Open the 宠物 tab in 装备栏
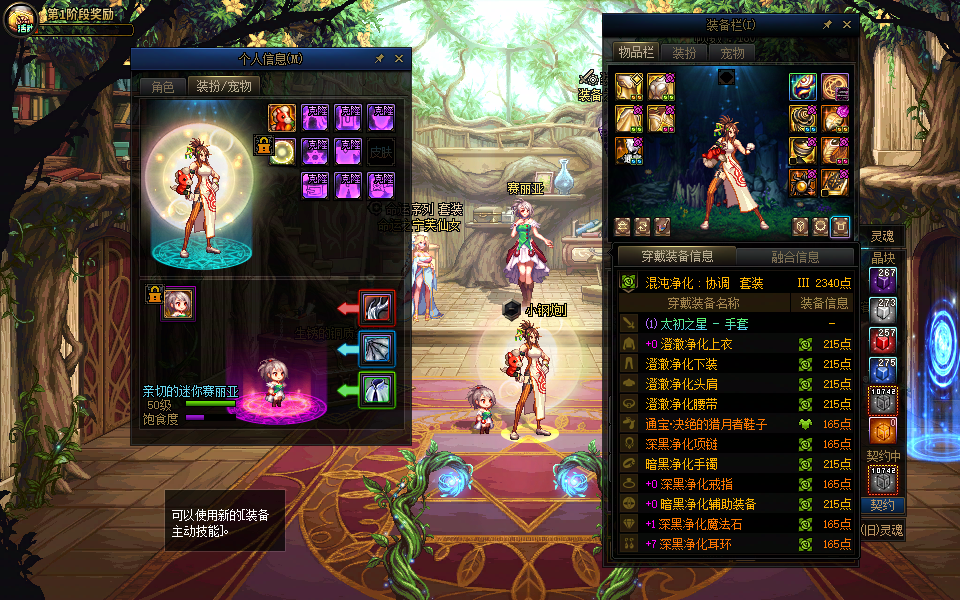 coord(732,53)
